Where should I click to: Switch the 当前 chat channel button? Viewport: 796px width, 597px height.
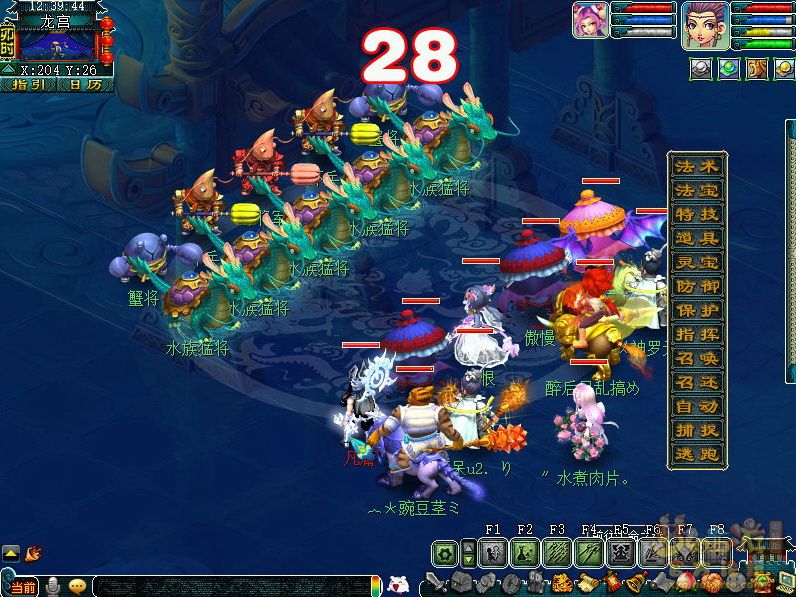point(22,586)
